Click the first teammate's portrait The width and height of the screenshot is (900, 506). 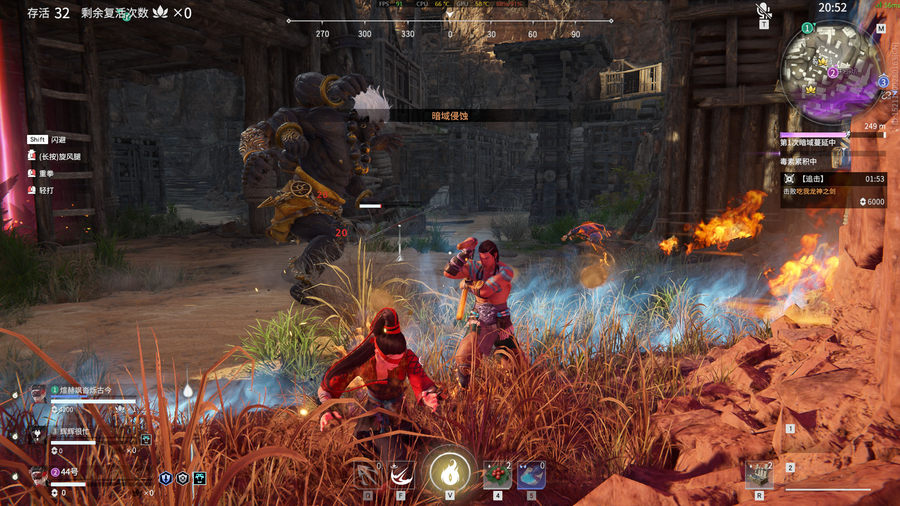point(37,392)
